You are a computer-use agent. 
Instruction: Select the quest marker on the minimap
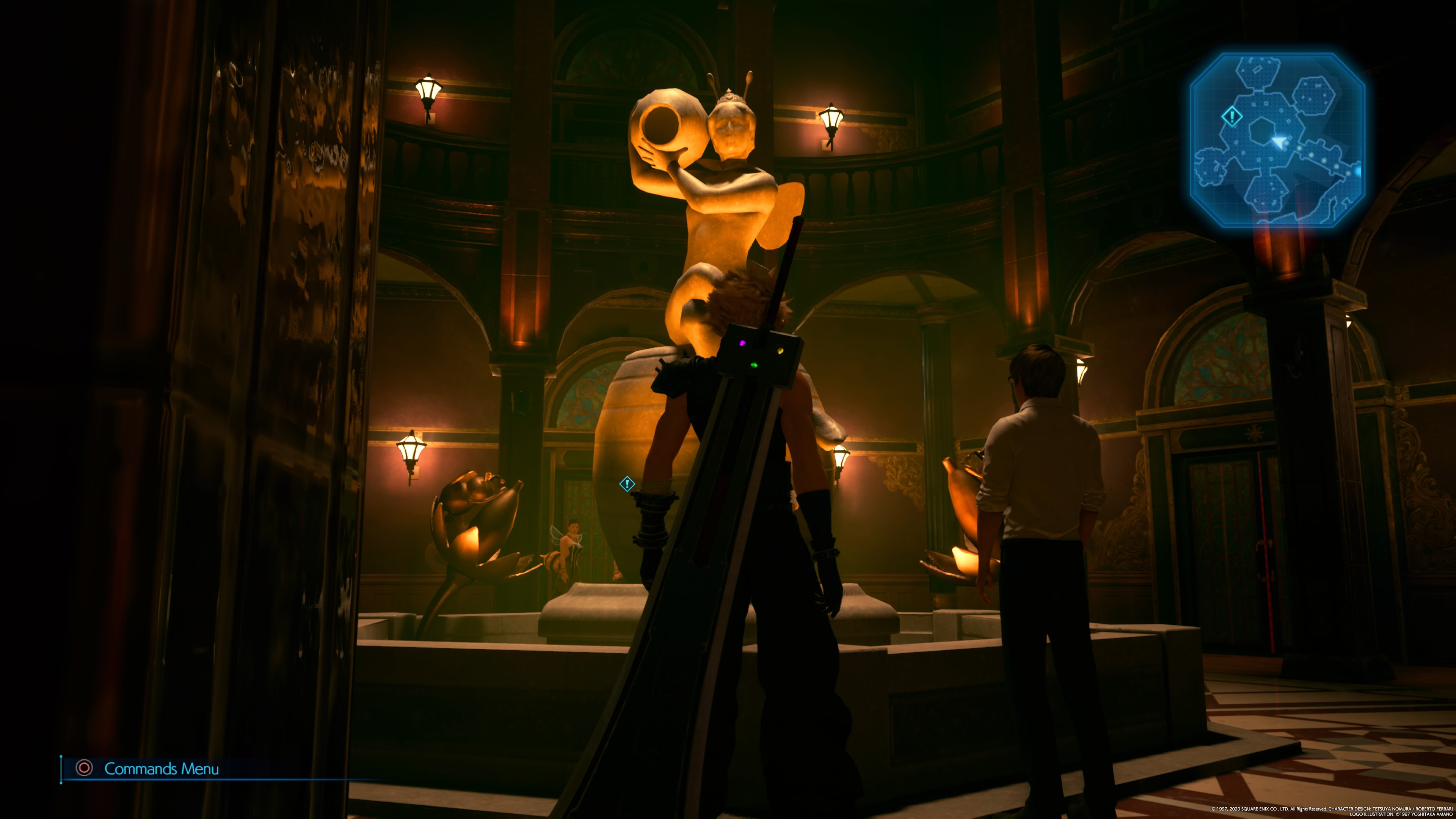pos(1232,117)
